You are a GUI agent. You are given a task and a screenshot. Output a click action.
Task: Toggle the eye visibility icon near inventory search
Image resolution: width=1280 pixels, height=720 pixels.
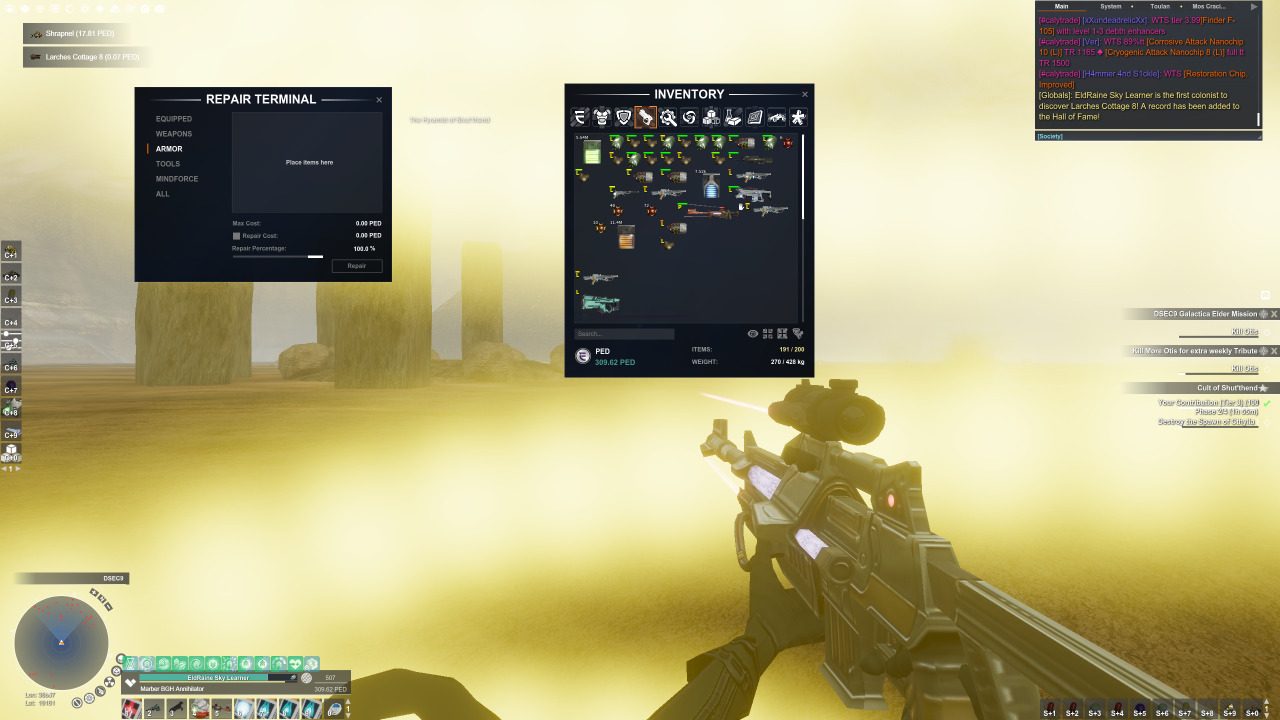tap(753, 333)
